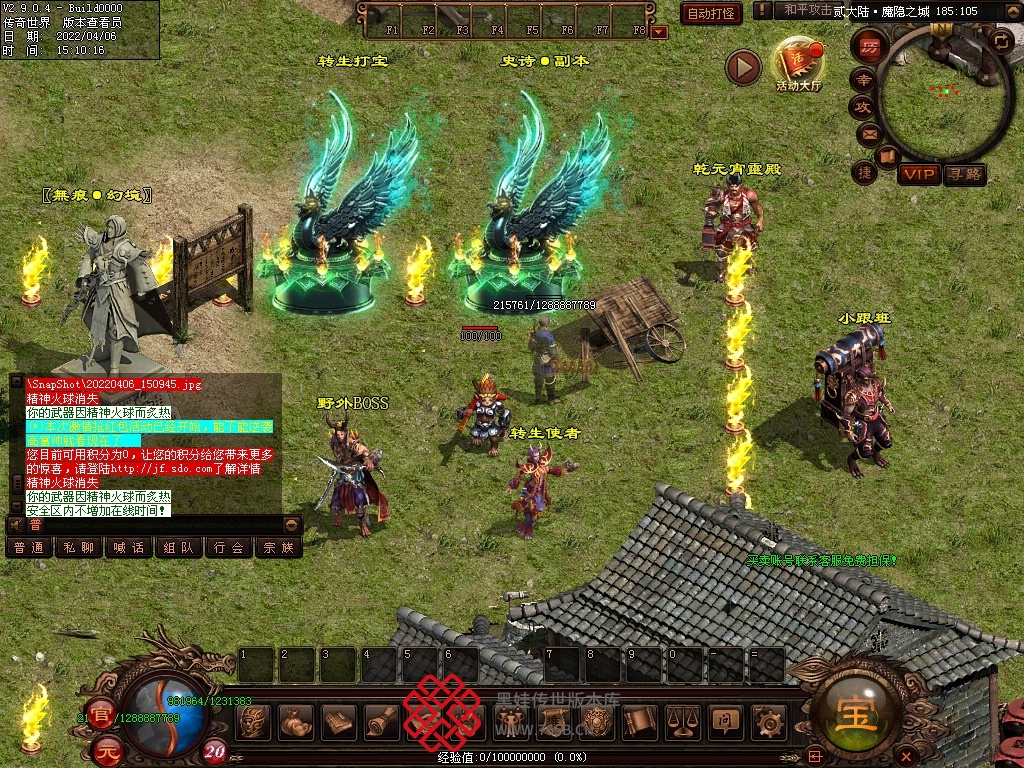Choose the 组队 team chat tab
Image resolution: width=1024 pixels, height=768 pixels.
pos(178,547)
